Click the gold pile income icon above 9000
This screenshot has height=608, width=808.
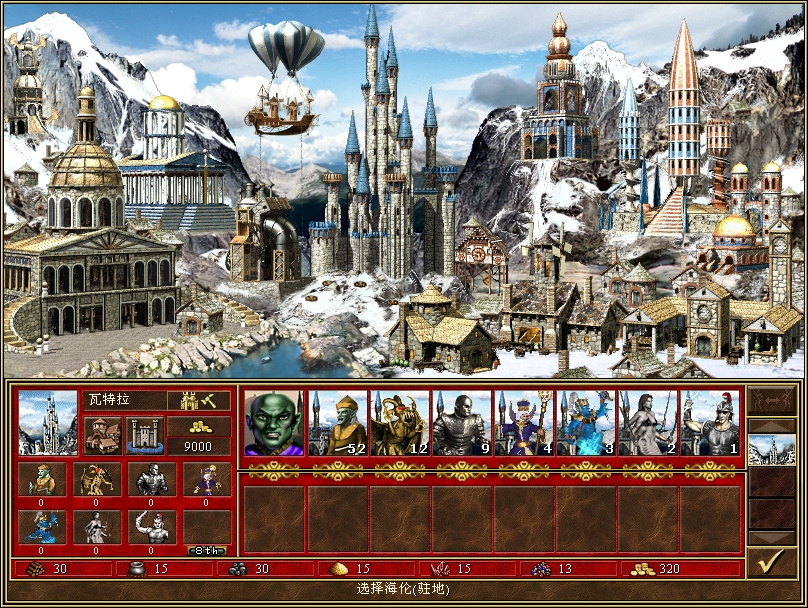198,426
